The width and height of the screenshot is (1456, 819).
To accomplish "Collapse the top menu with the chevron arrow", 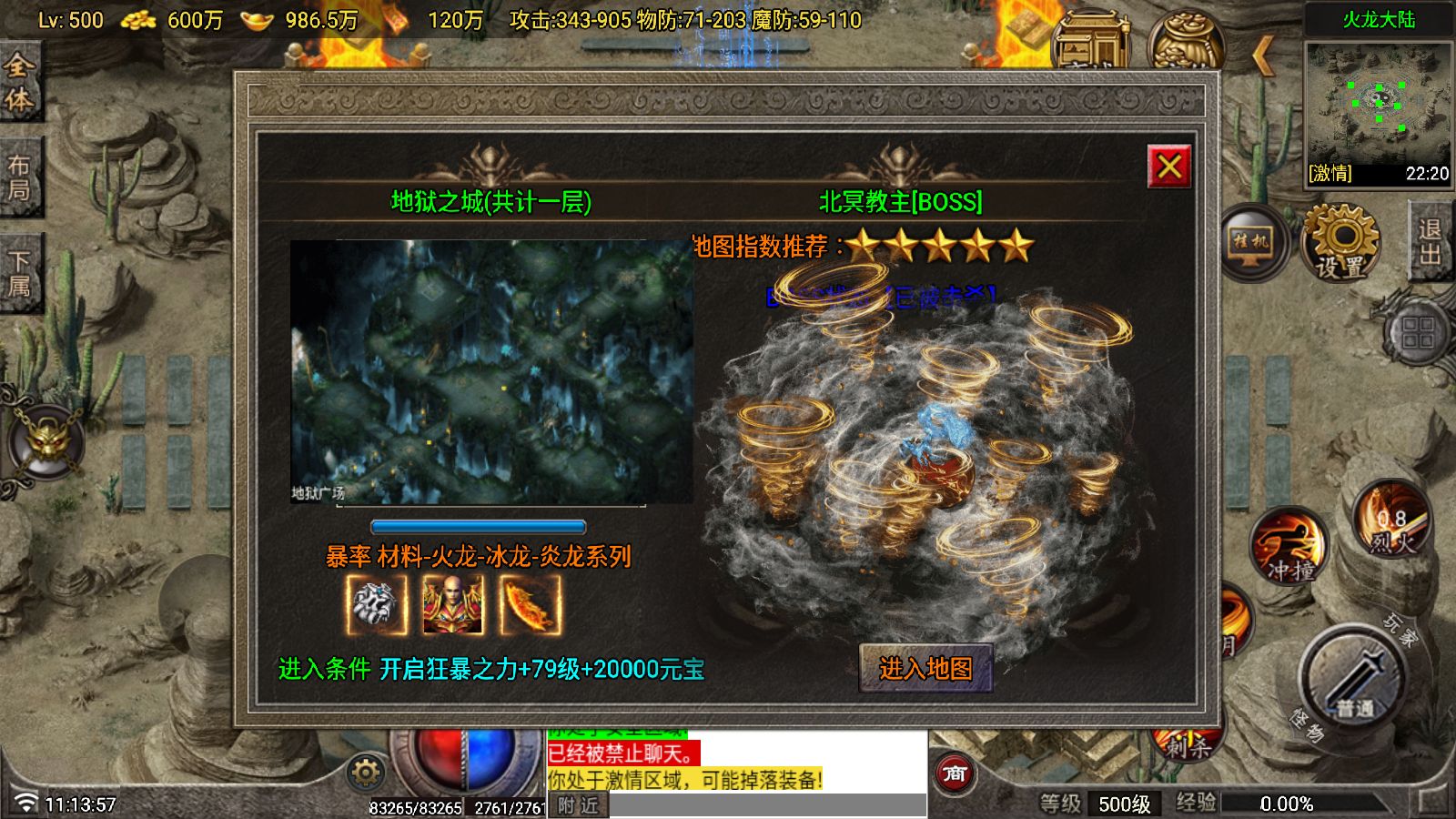I will (x=1261, y=56).
